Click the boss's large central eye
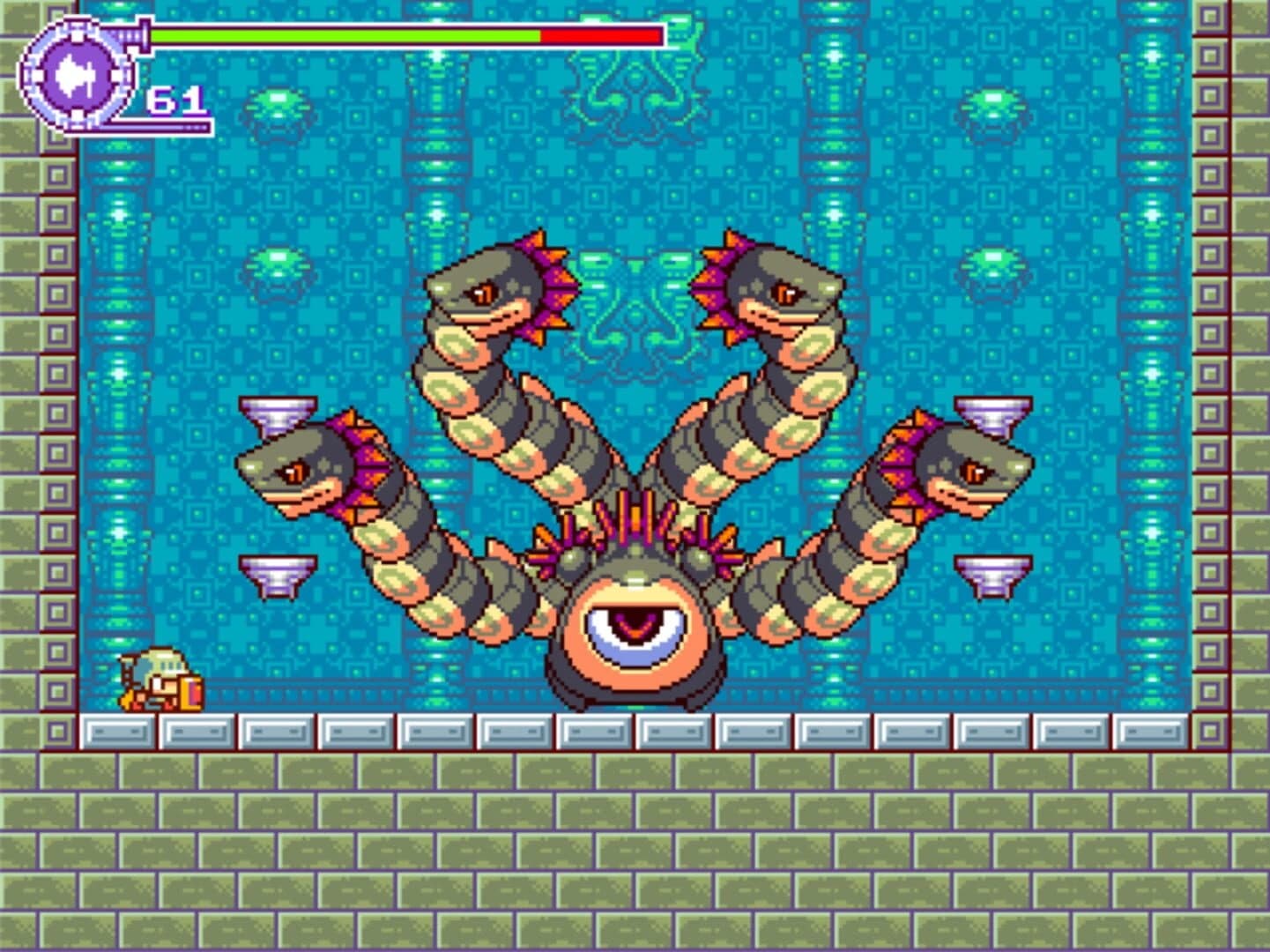The height and width of the screenshot is (952, 1270). (633, 626)
